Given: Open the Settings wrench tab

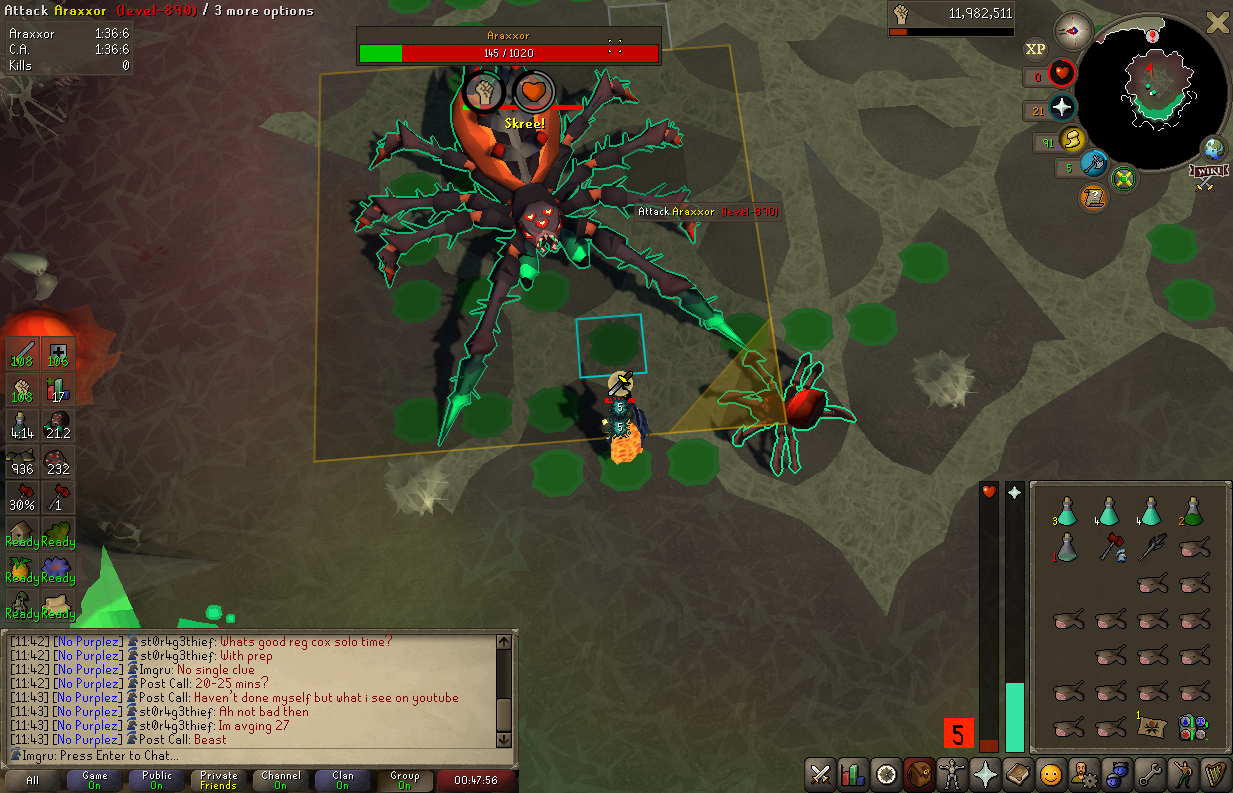Looking at the screenshot, I should point(1150,773).
